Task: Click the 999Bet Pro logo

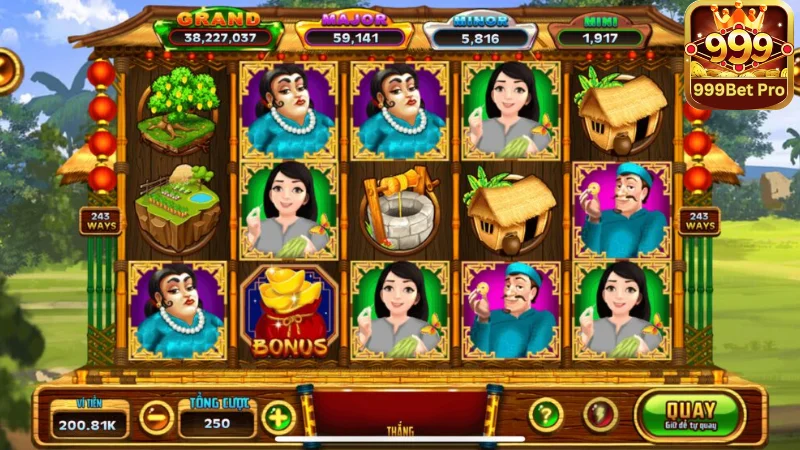Action: (x=742, y=54)
